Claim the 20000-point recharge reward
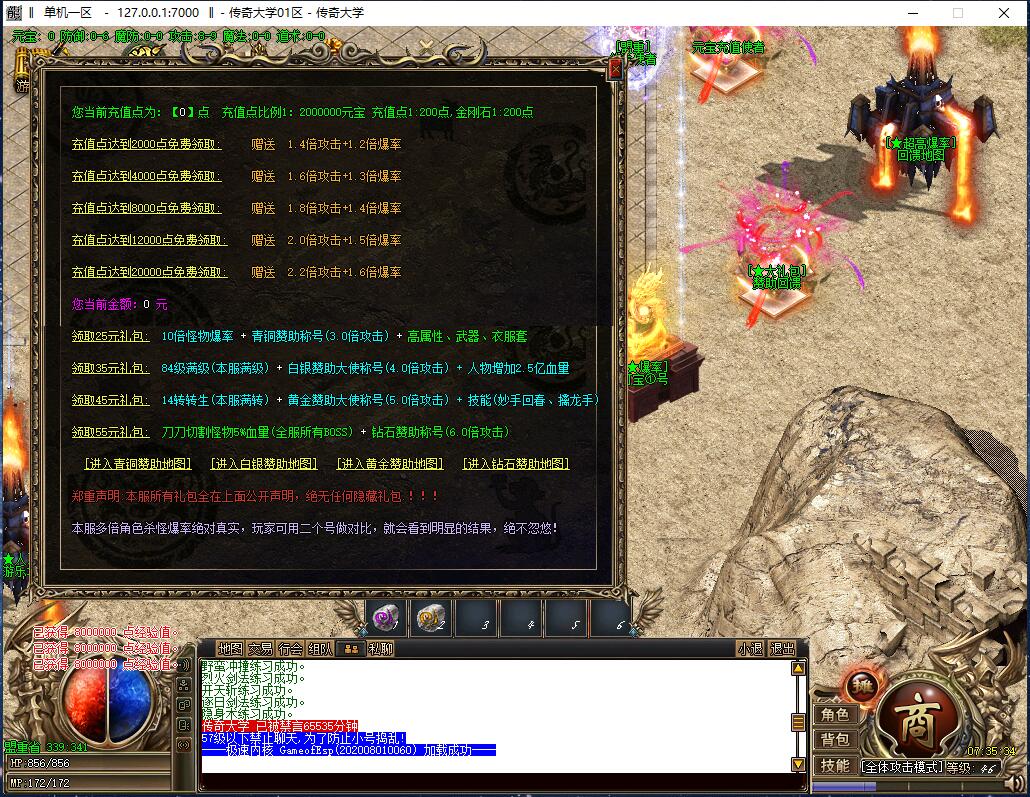Screen dimensions: 1030x797 149,272
